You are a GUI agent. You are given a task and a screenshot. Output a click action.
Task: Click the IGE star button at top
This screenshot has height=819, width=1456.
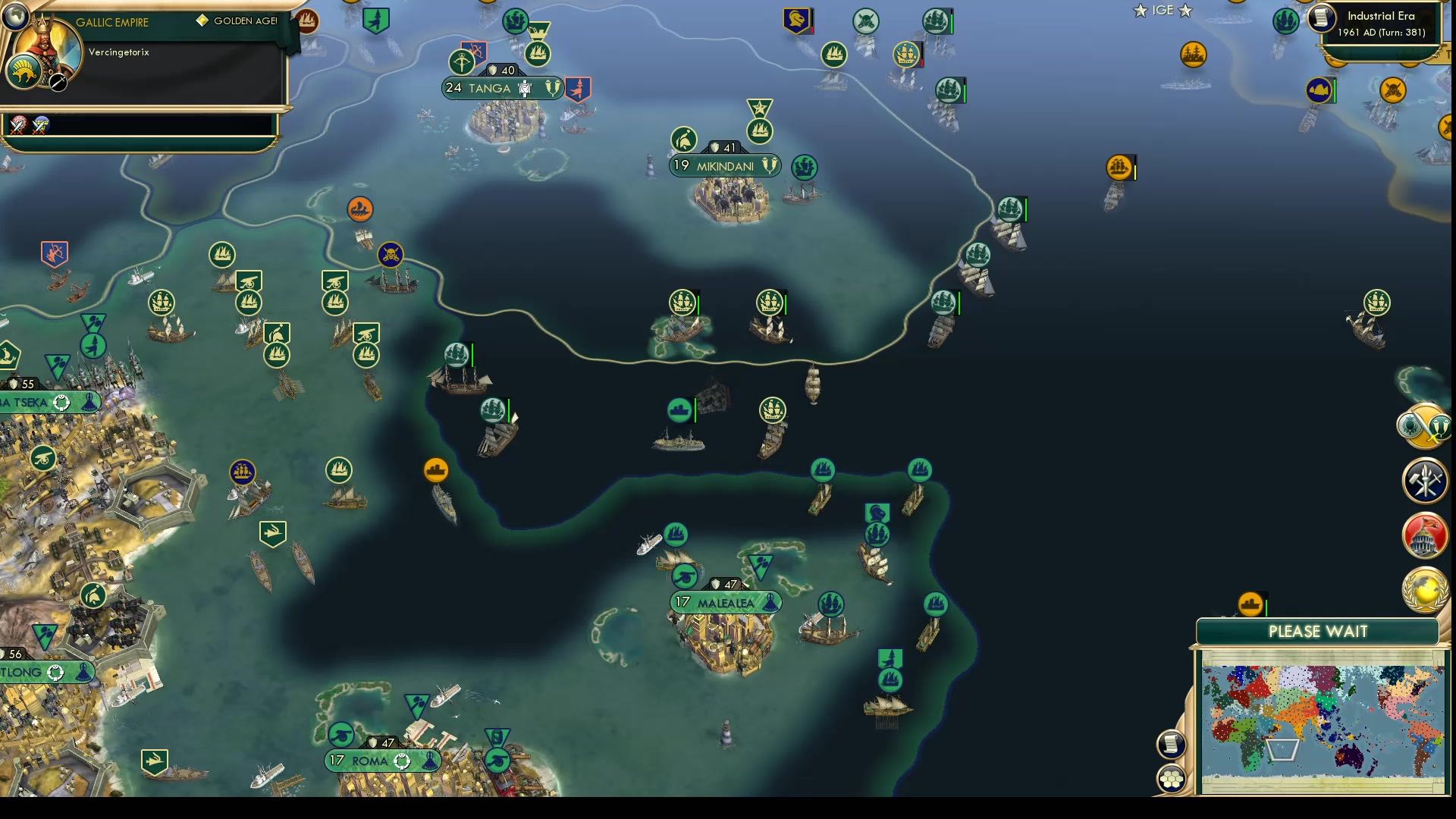click(x=1161, y=11)
